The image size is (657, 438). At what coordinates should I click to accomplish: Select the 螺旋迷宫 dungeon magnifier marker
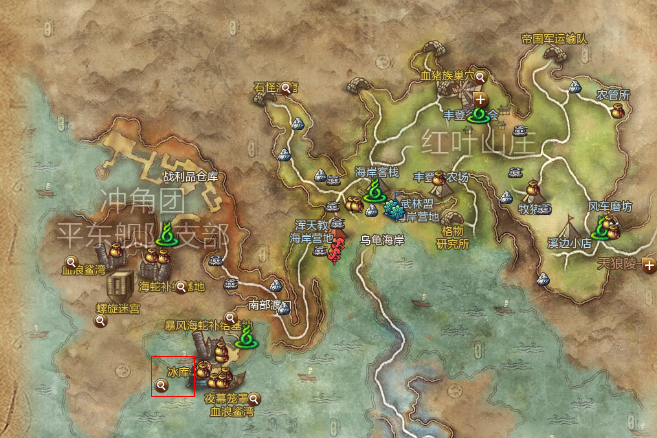100,321
